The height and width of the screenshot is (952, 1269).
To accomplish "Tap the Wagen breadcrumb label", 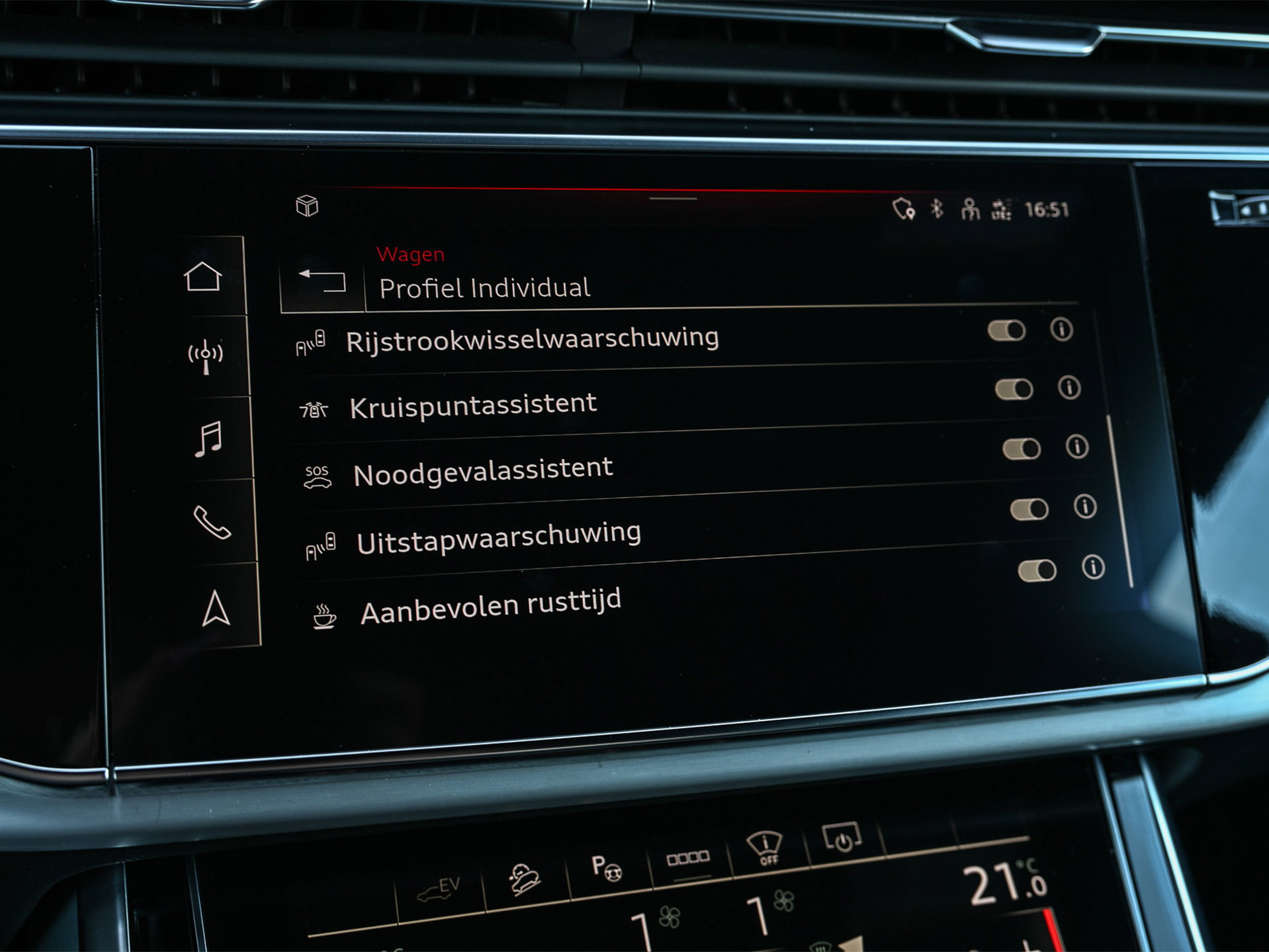I will pos(411,254).
